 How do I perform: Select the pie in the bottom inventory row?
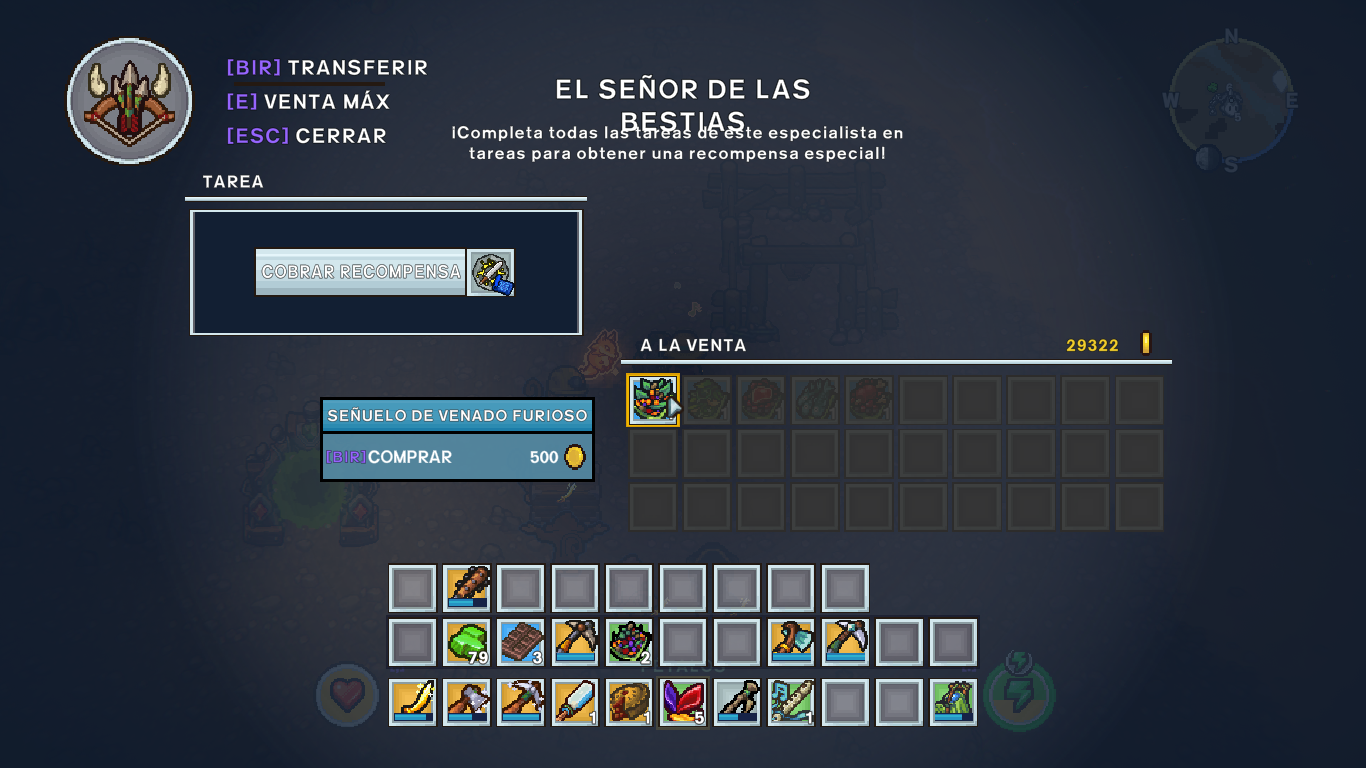(629, 700)
